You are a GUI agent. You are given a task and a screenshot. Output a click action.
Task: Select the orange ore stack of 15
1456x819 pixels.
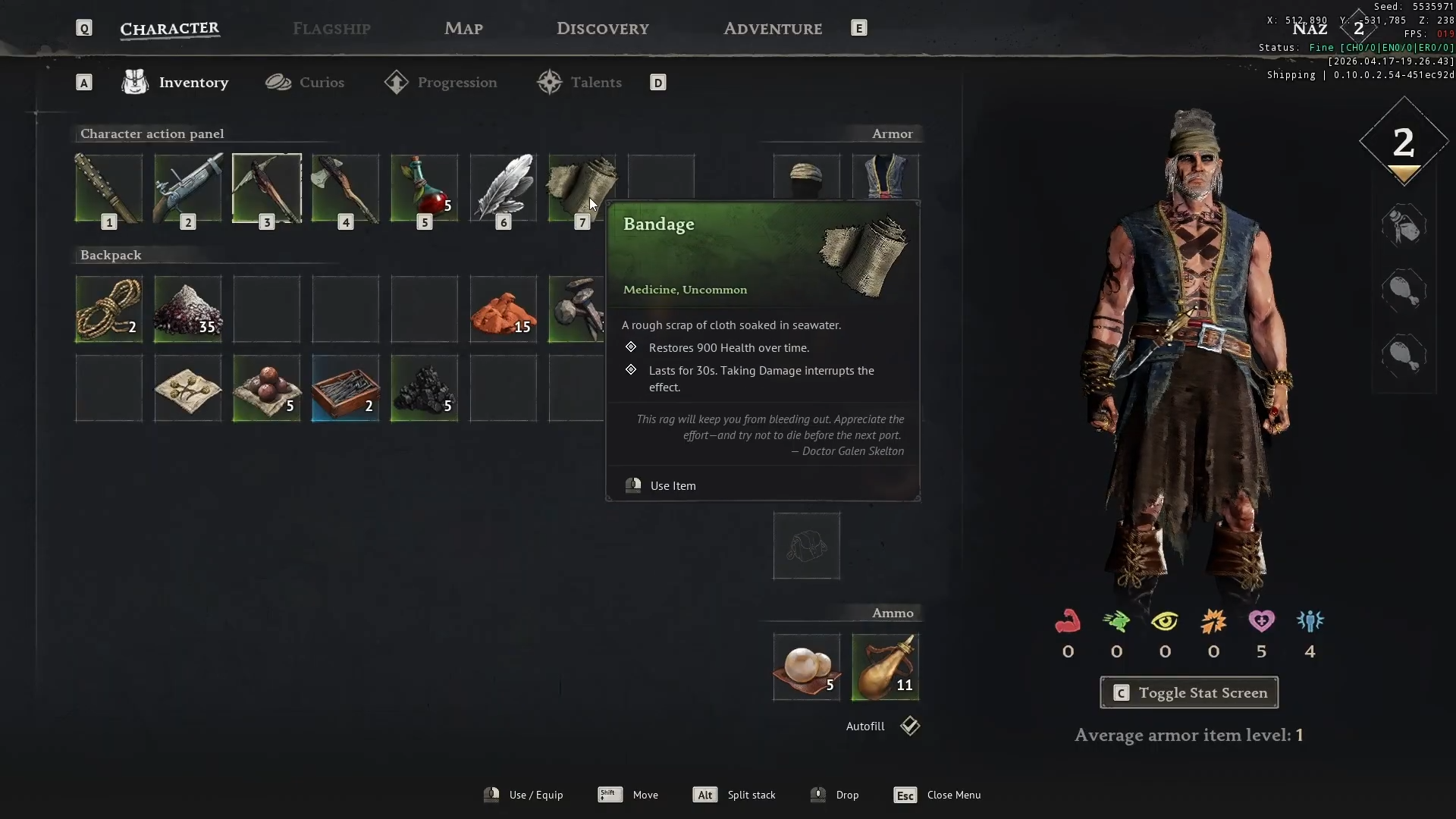503,309
